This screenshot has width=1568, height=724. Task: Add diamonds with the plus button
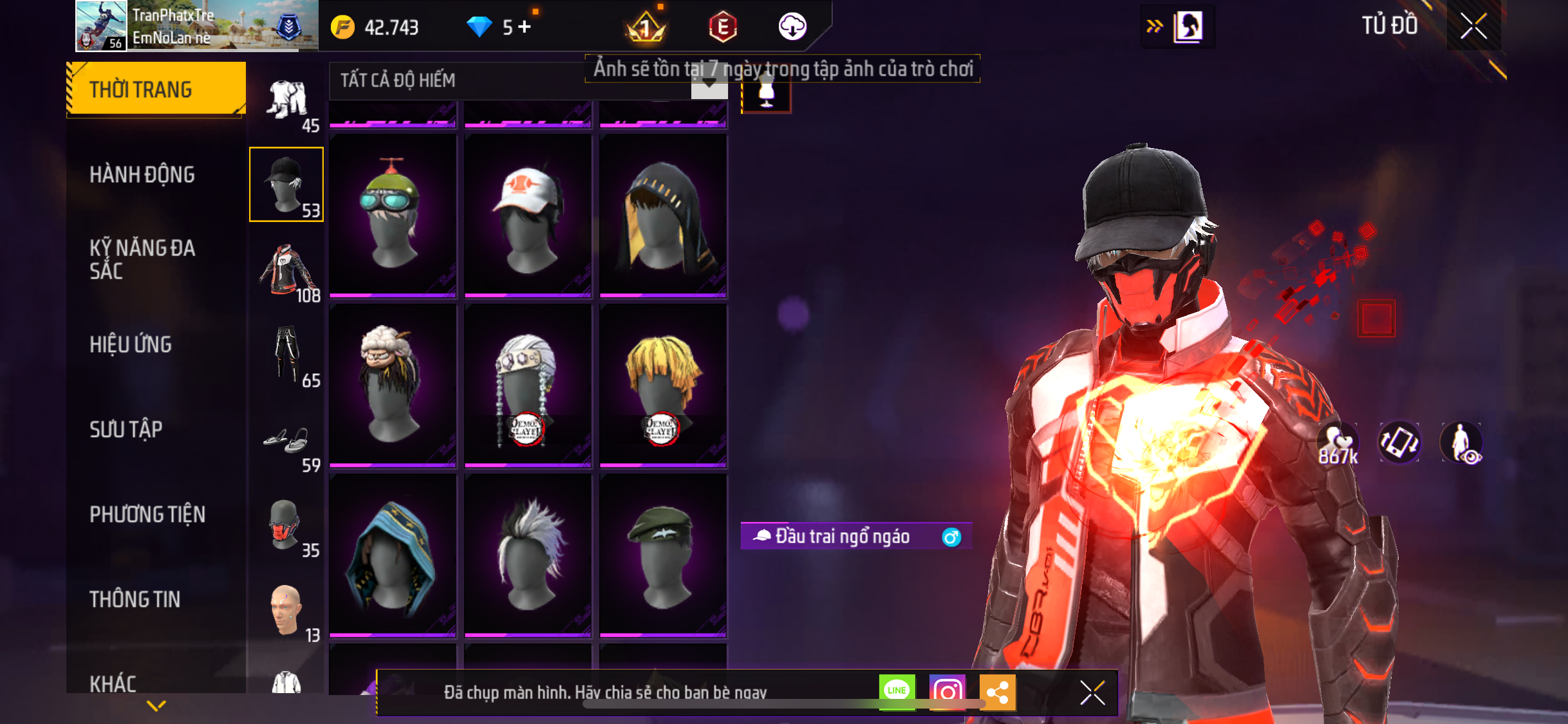pyautogui.click(x=525, y=27)
